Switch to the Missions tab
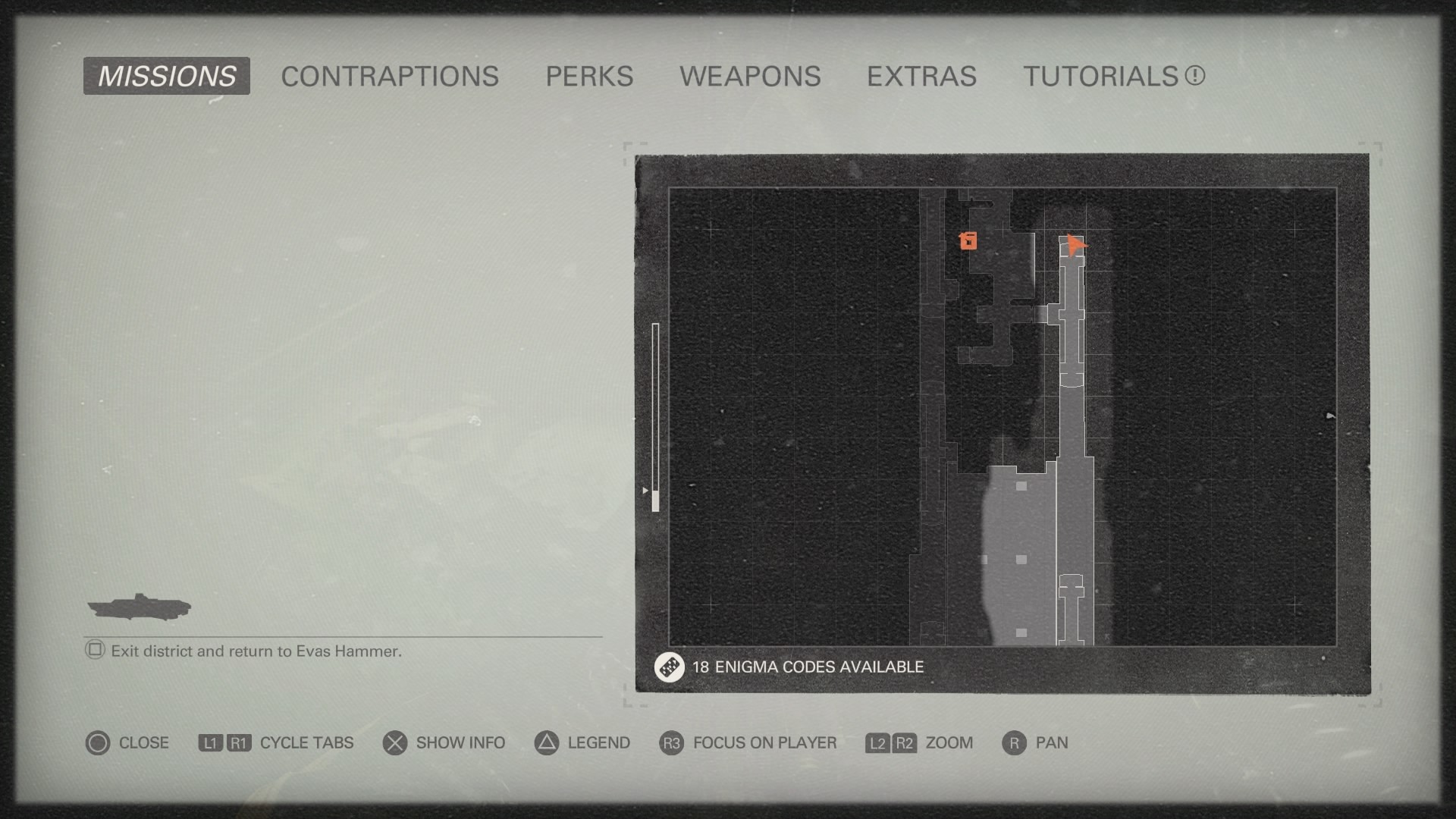The height and width of the screenshot is (819, 1456). pyautogui.click(x=167, y=76)
